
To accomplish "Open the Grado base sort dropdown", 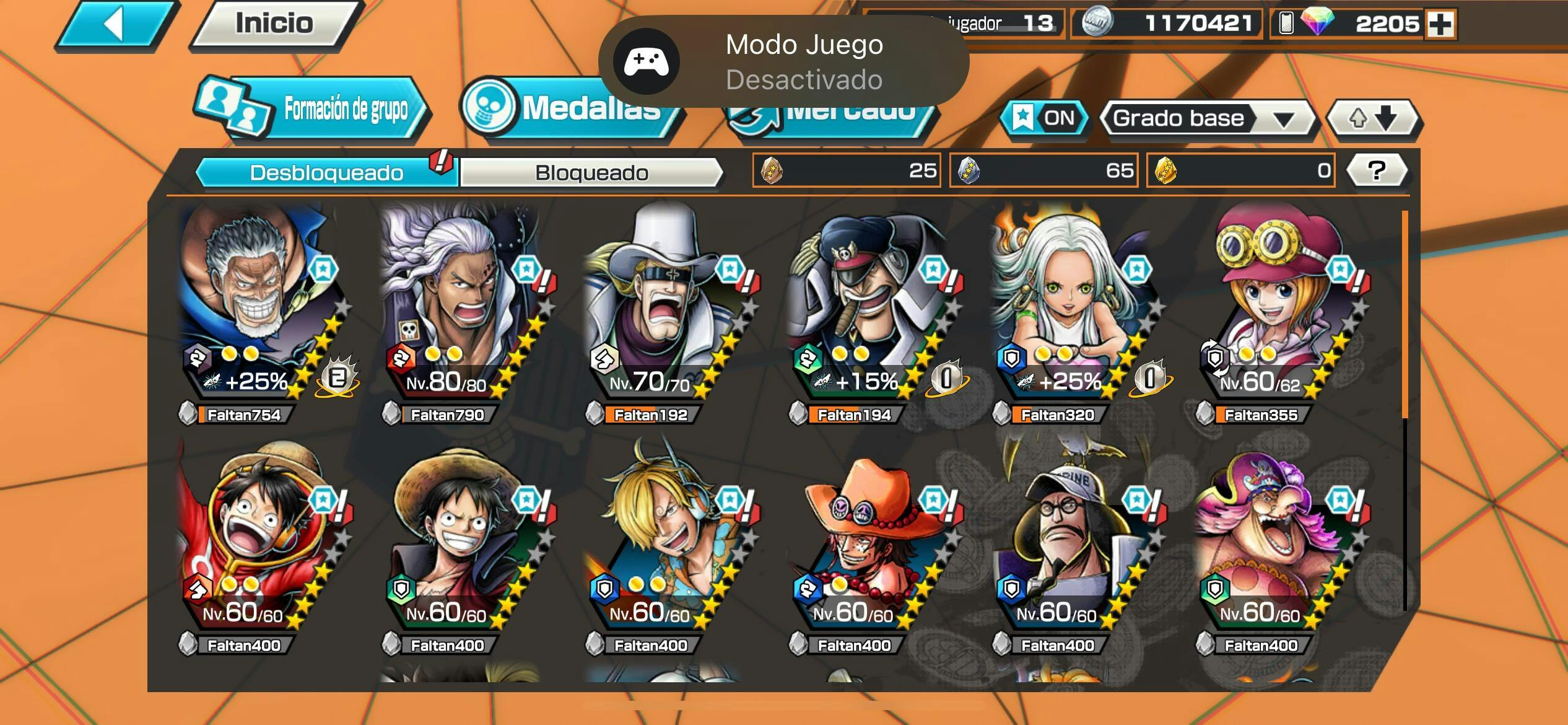I will point(1206,118).
